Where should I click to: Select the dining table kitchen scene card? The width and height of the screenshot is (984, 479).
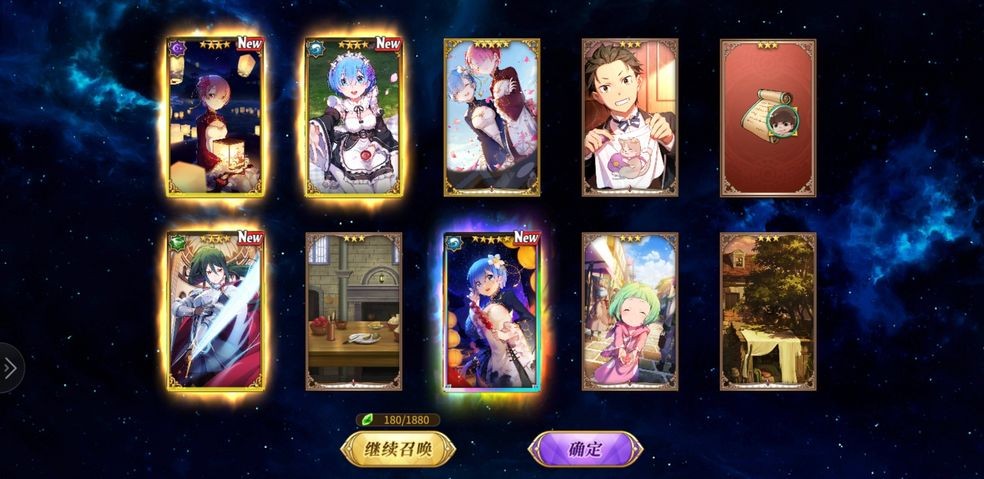353,311
